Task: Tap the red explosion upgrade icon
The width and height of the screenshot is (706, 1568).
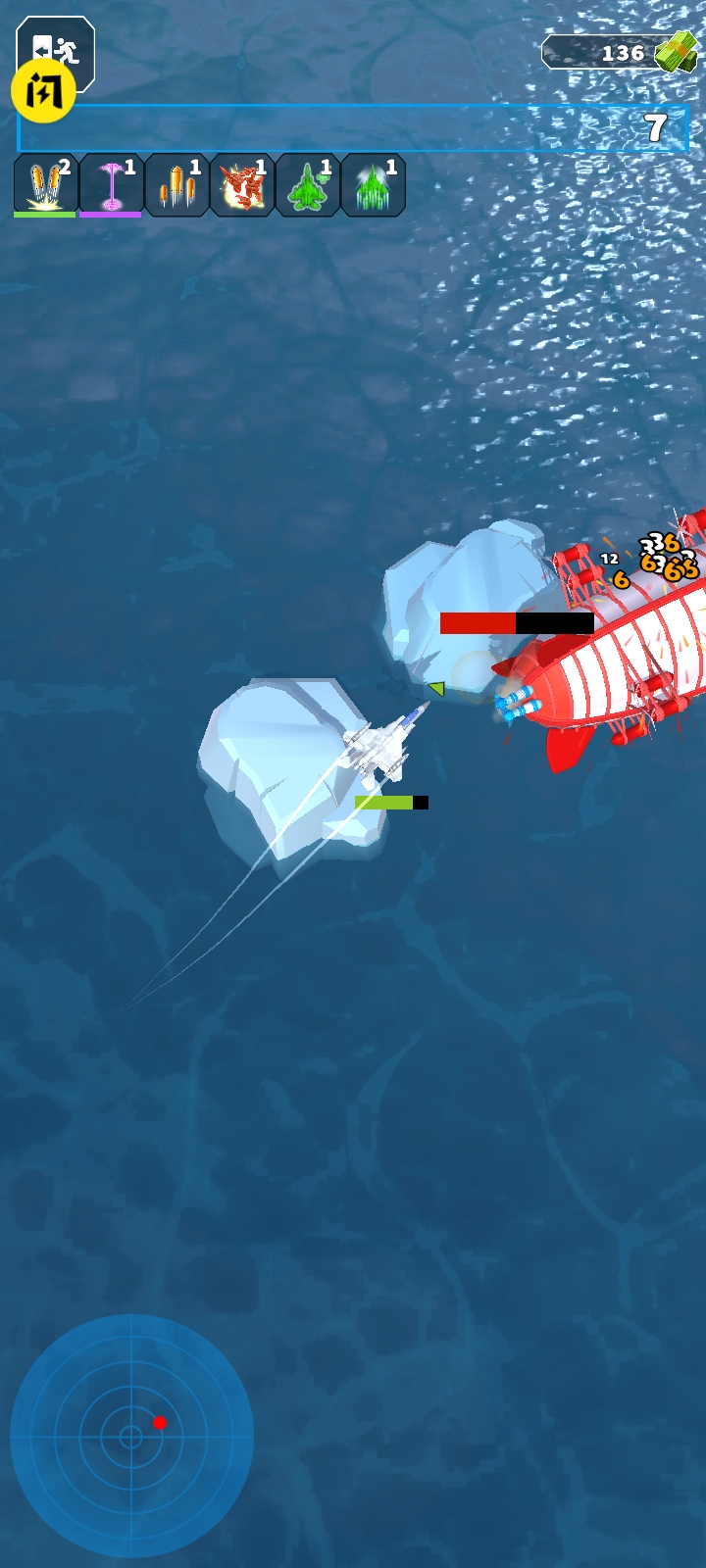Action: click(242, 184)
